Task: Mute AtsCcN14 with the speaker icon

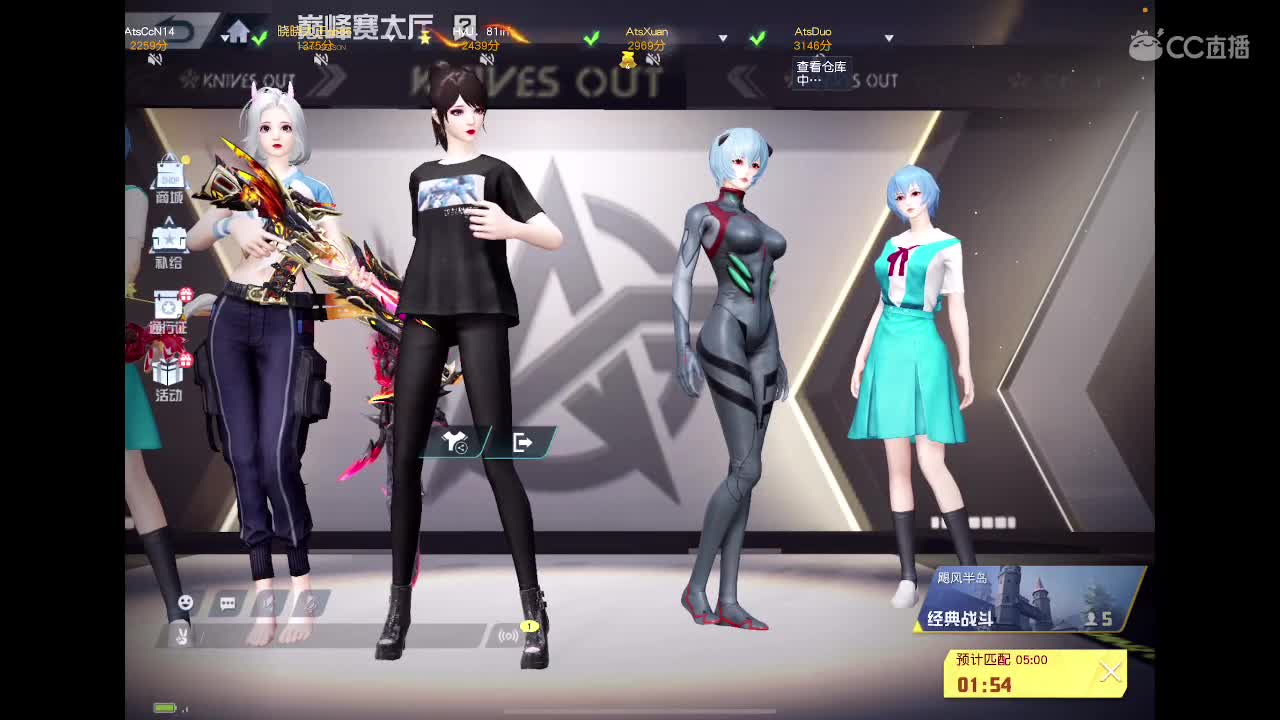Action: [x=156, y=58]
